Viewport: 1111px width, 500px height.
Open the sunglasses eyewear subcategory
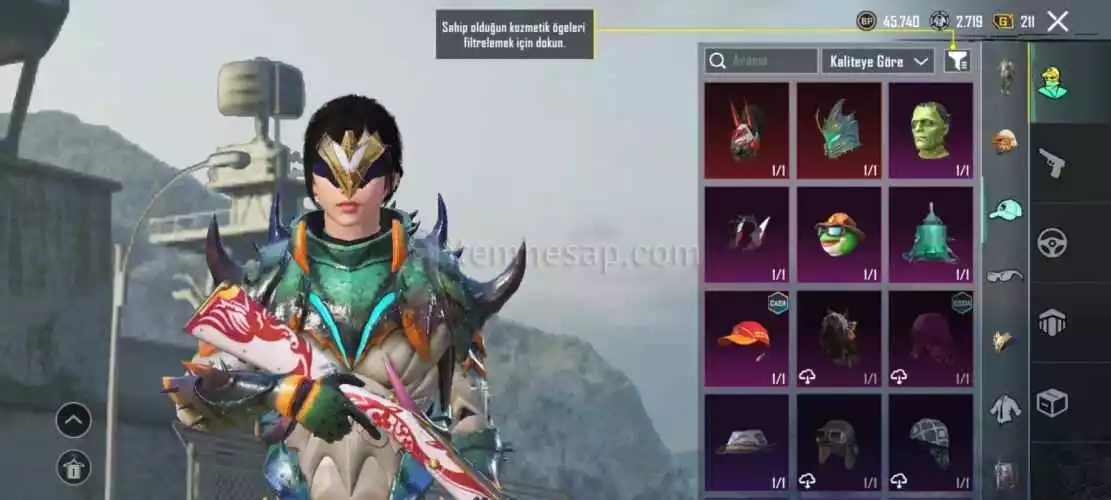click(1005, 275)
